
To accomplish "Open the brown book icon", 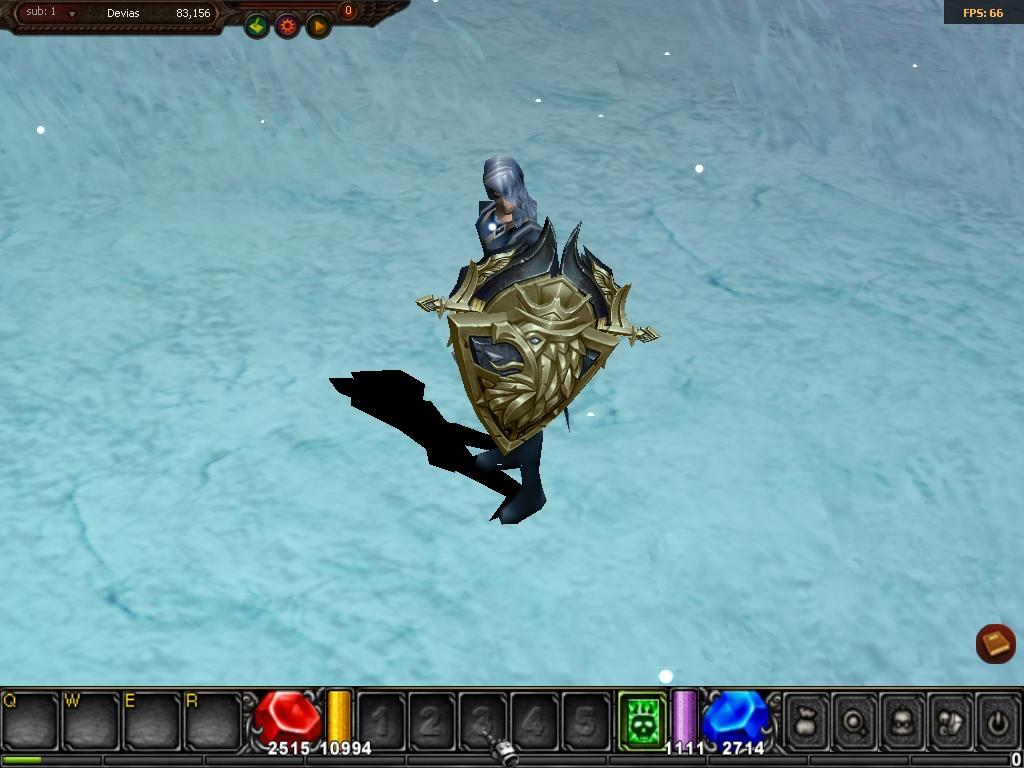I will (995, 643).
